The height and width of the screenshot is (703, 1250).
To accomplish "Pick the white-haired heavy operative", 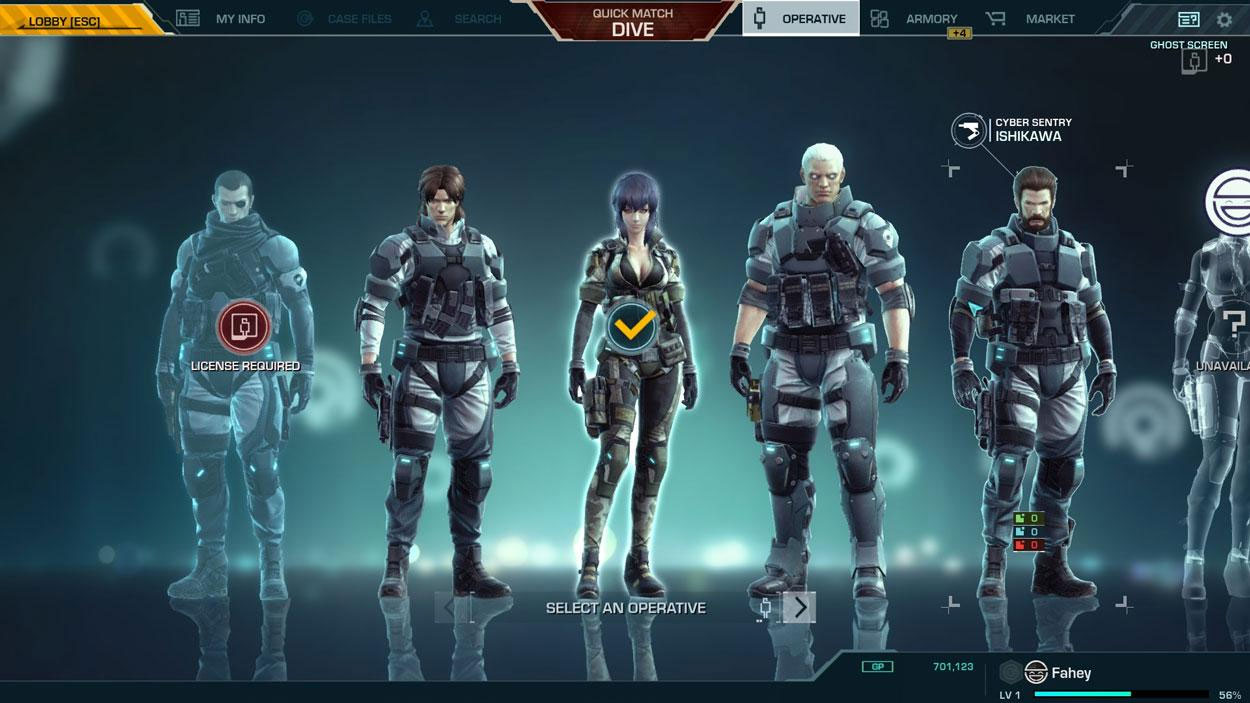I will (820, 380).
